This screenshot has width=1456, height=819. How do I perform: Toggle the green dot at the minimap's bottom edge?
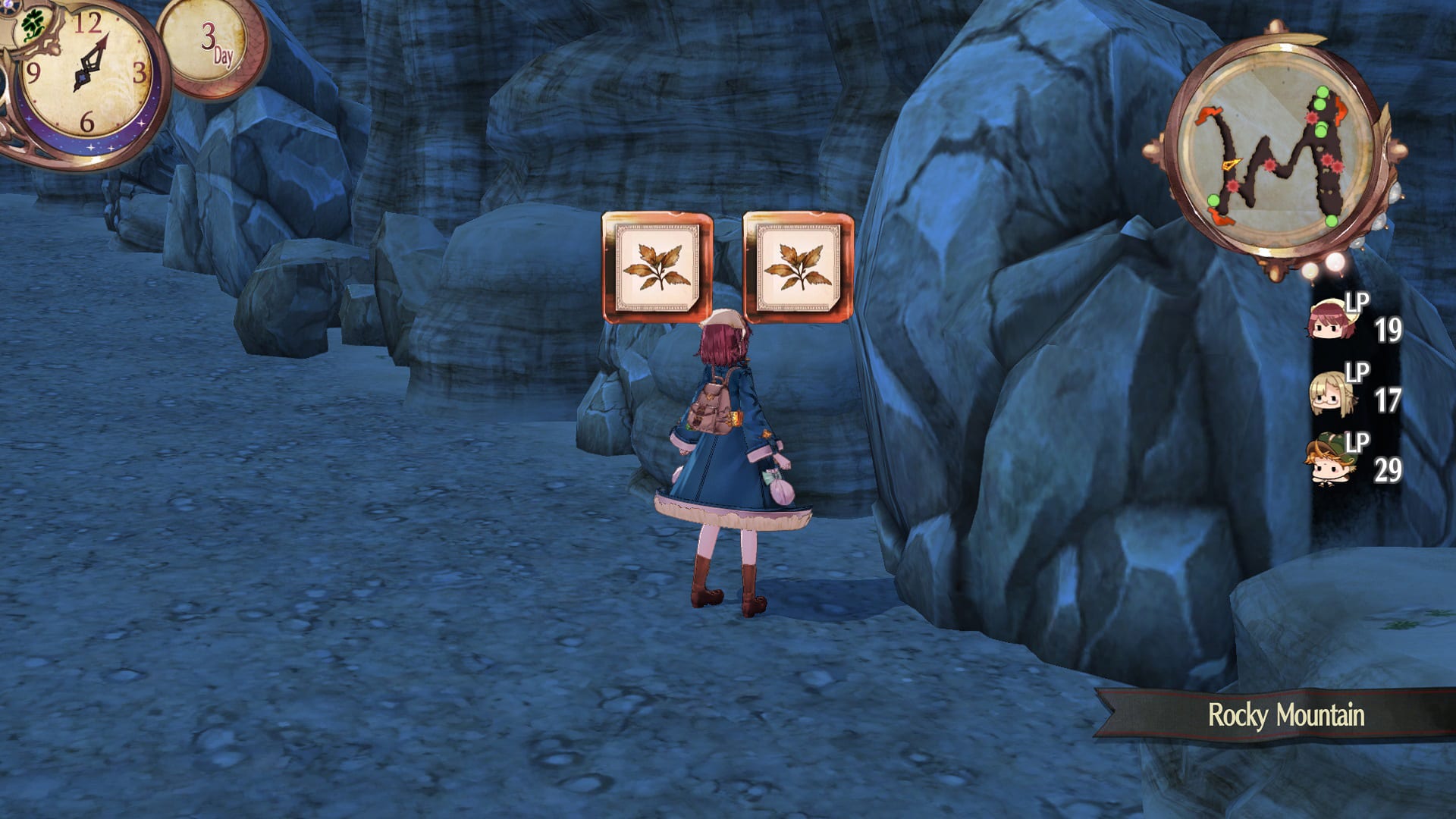coord(1330,221)
